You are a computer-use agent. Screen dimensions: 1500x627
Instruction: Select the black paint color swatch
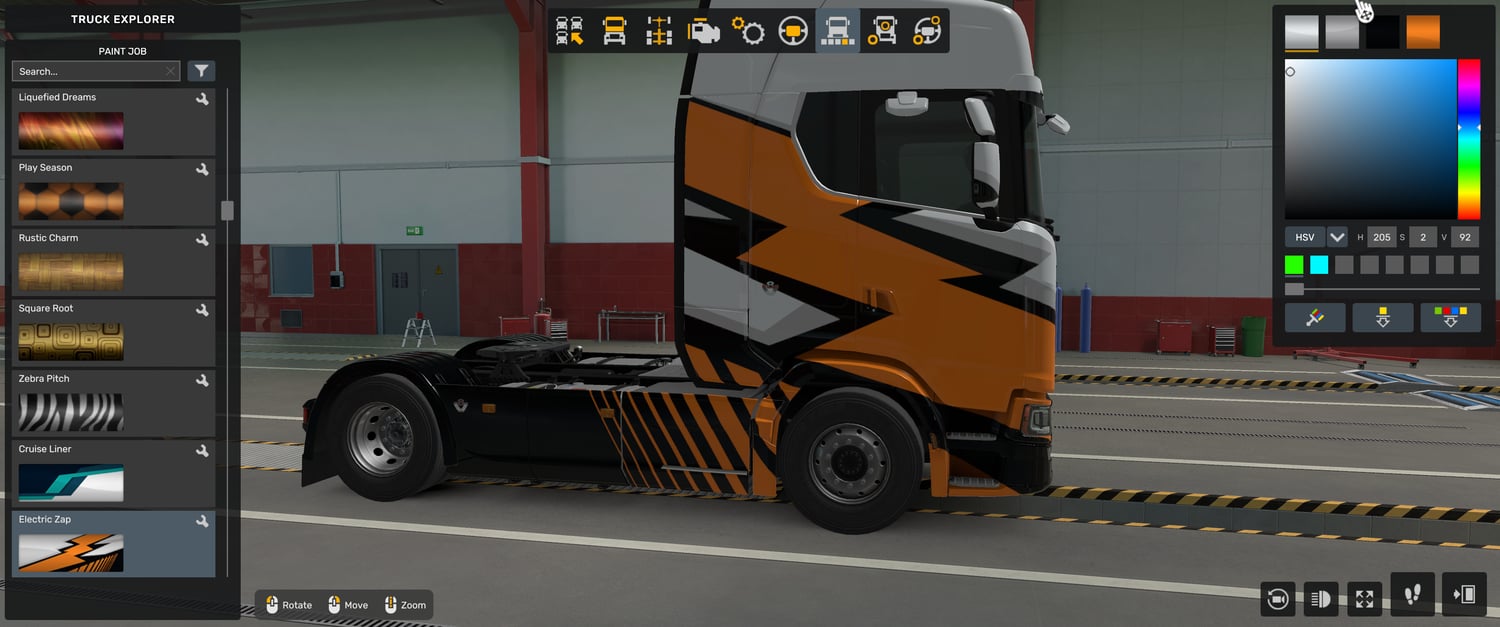click(x=1383, y=32)
